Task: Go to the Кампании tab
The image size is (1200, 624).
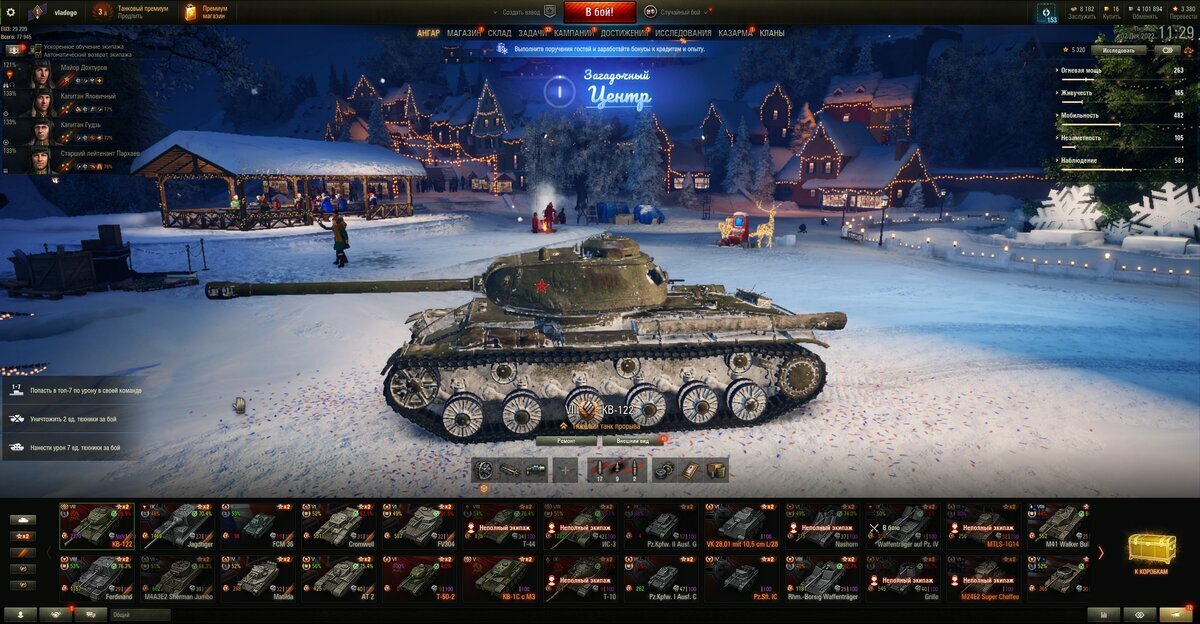Action: pyautogui.click(x=573, y=33)
